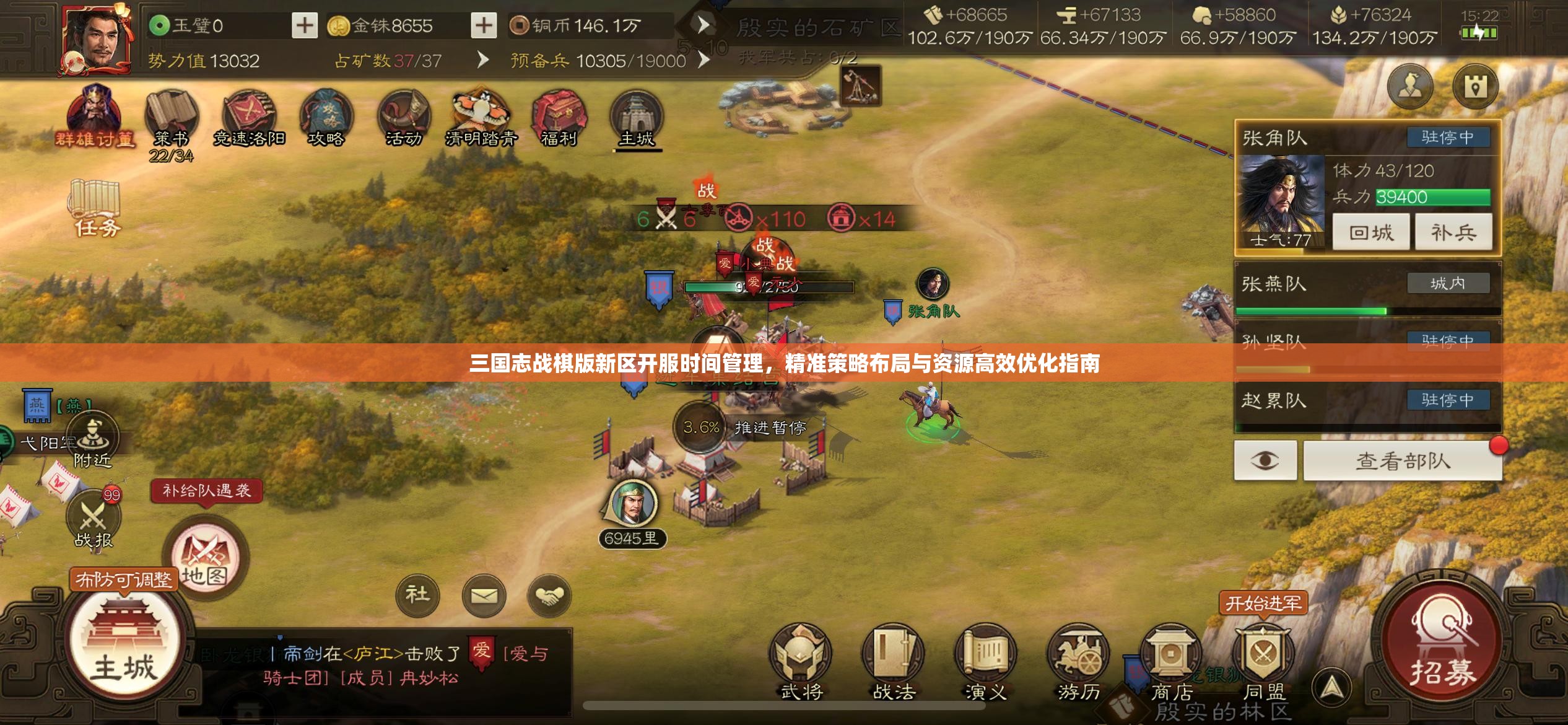Image resolution: width=1568 pixels, height=725 pixels.
Task: Click 回城 for 张角队
Action: 1370,231
